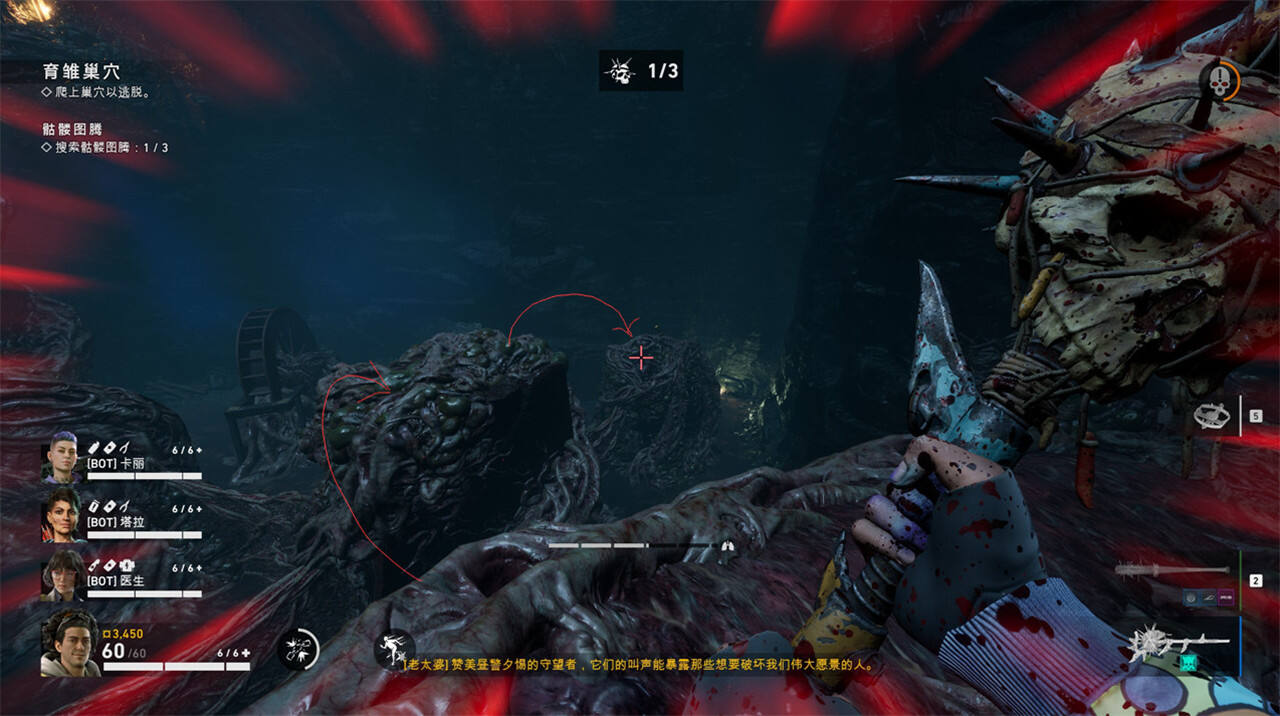The width and height of the screenshot is (1280, 716).
Task: Switch to the spiked bat weapon slot
Action: pyautogui.click(x=1172, y=570)
